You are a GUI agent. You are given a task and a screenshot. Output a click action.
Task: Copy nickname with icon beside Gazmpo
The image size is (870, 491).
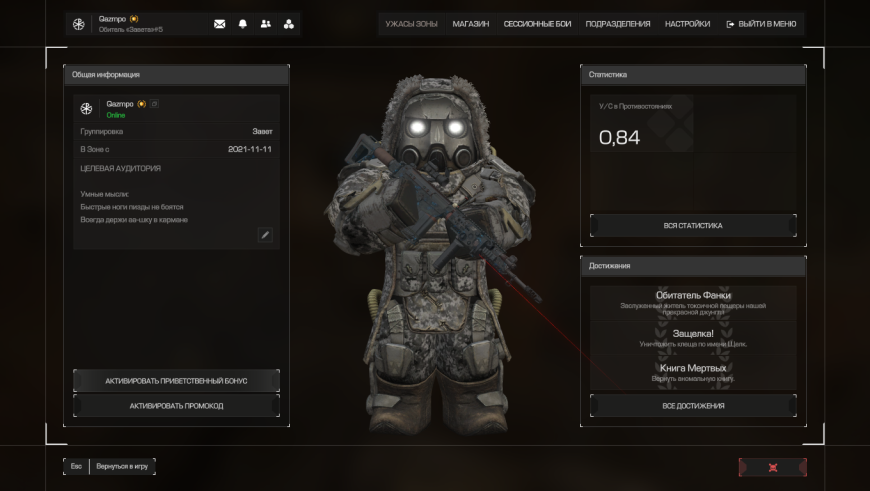154,104
